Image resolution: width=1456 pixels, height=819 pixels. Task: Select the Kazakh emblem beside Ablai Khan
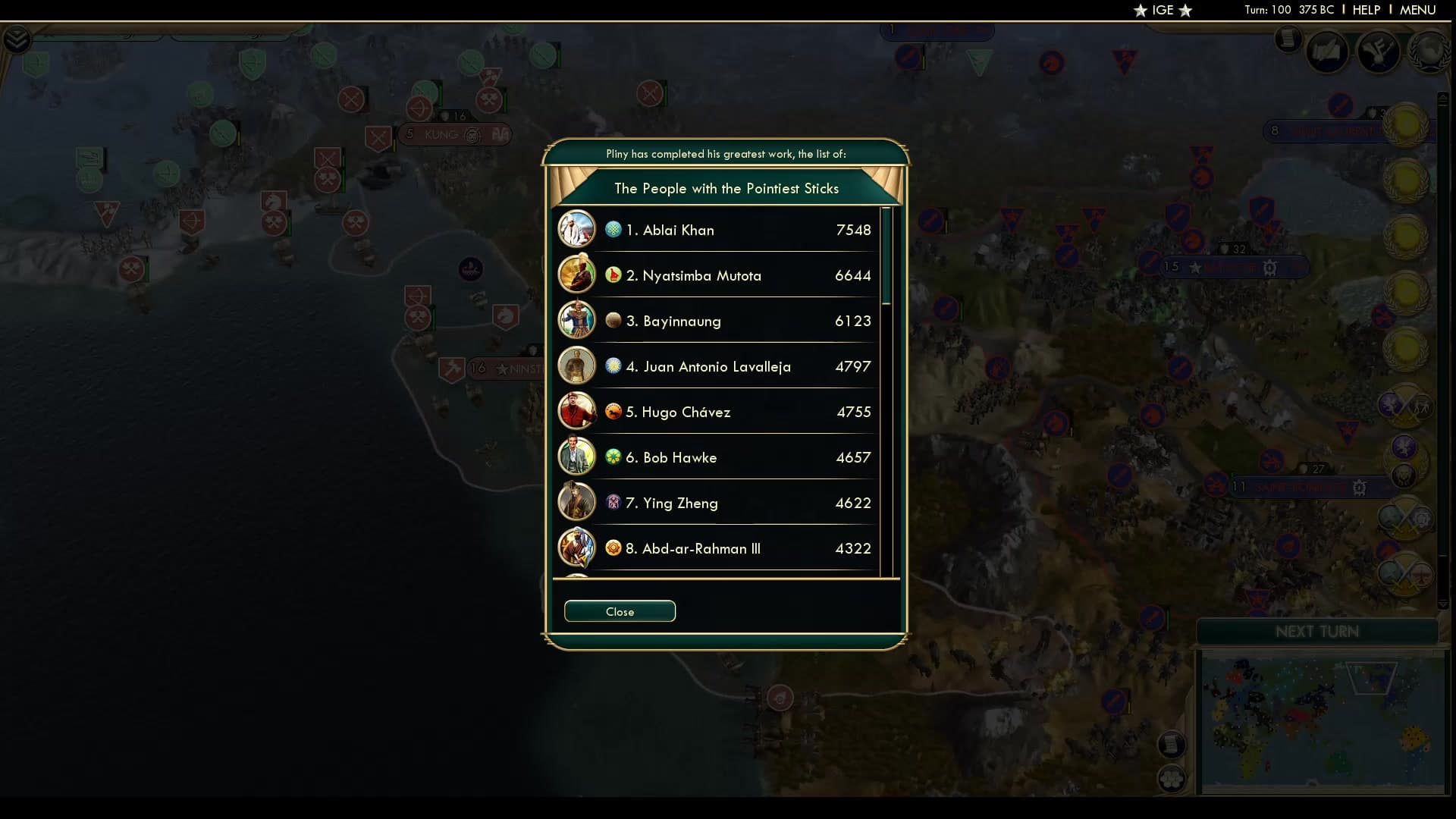coord(614,230)
